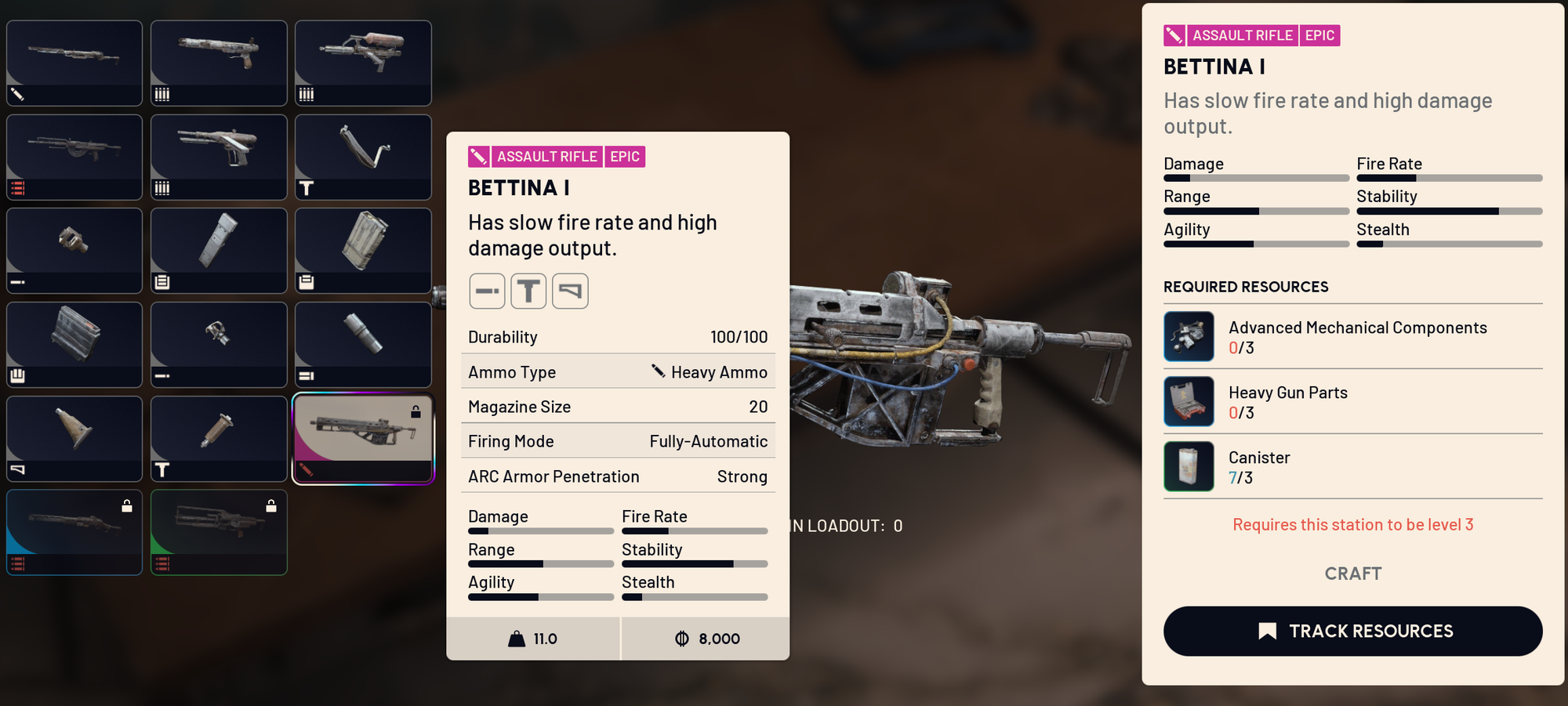
Task: Click the CRAFT button
Action: (1352, 574)
